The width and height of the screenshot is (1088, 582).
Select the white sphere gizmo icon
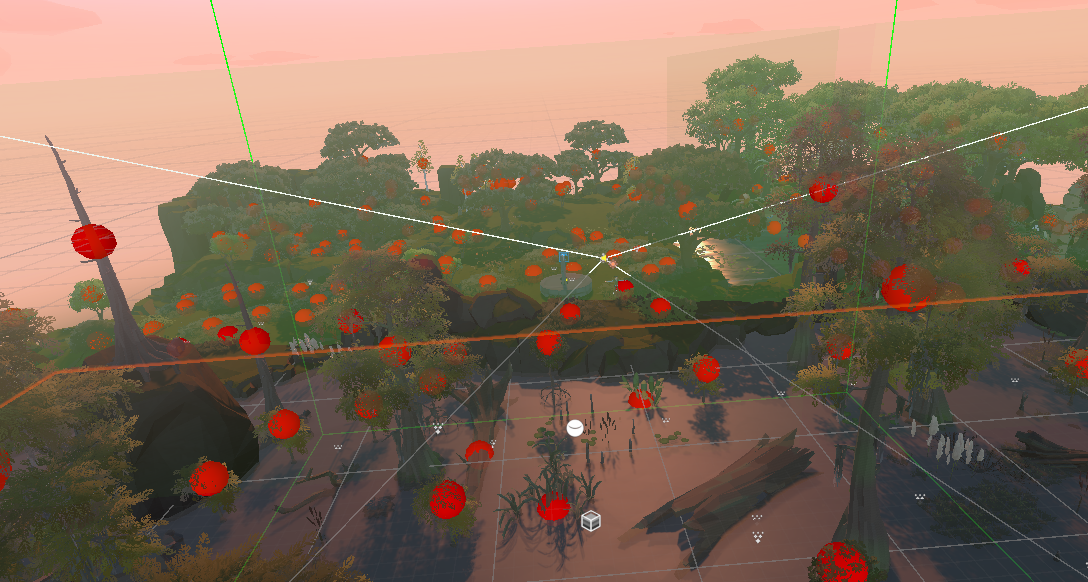(575, 428)
